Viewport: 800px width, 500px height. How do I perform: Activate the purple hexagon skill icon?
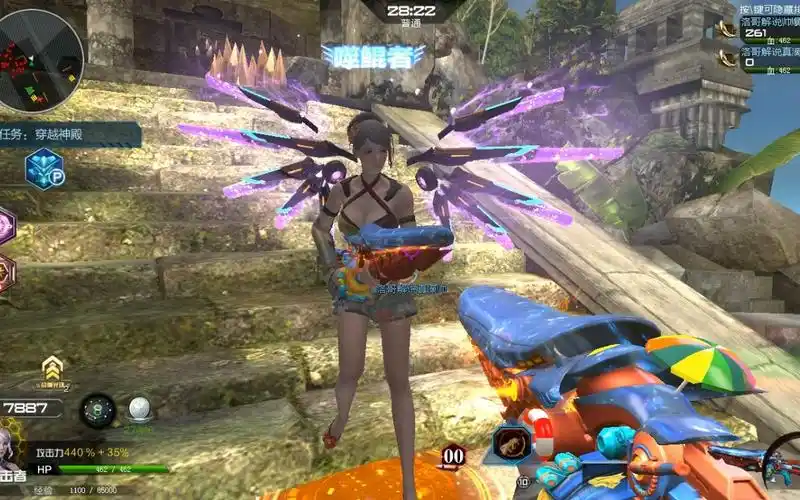[5, 225]
